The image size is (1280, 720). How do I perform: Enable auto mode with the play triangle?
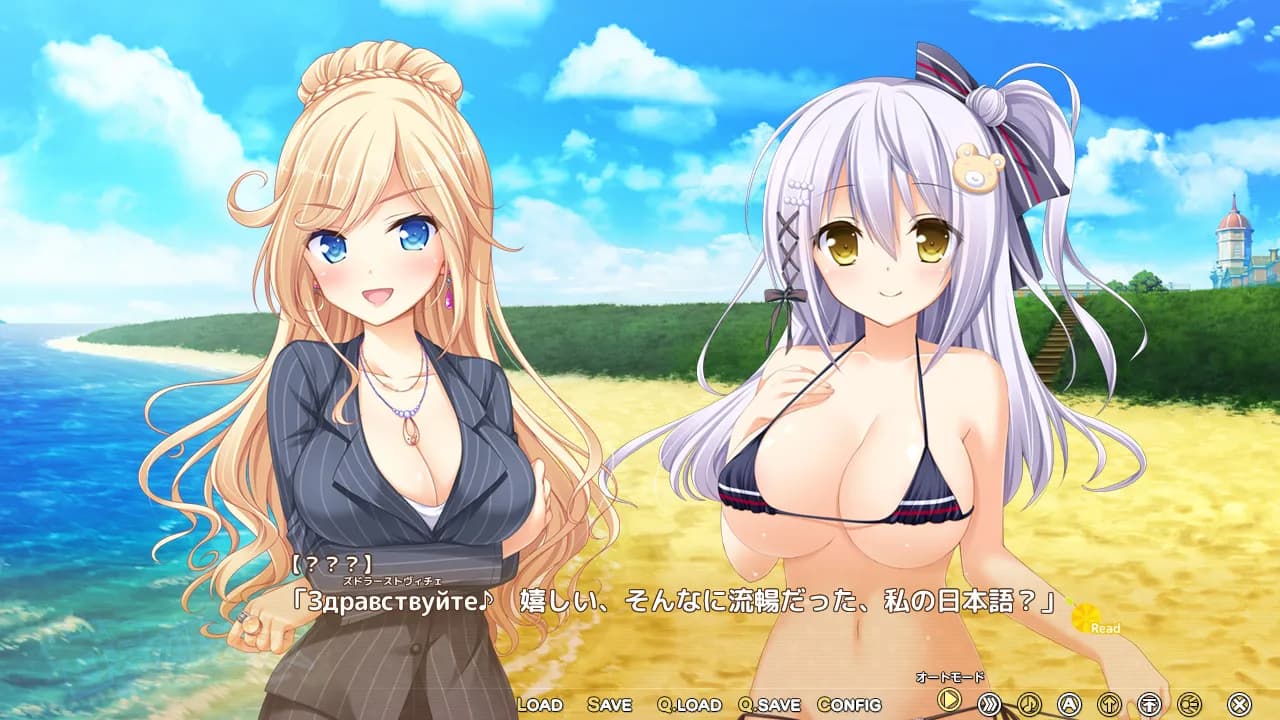(948, 703)
